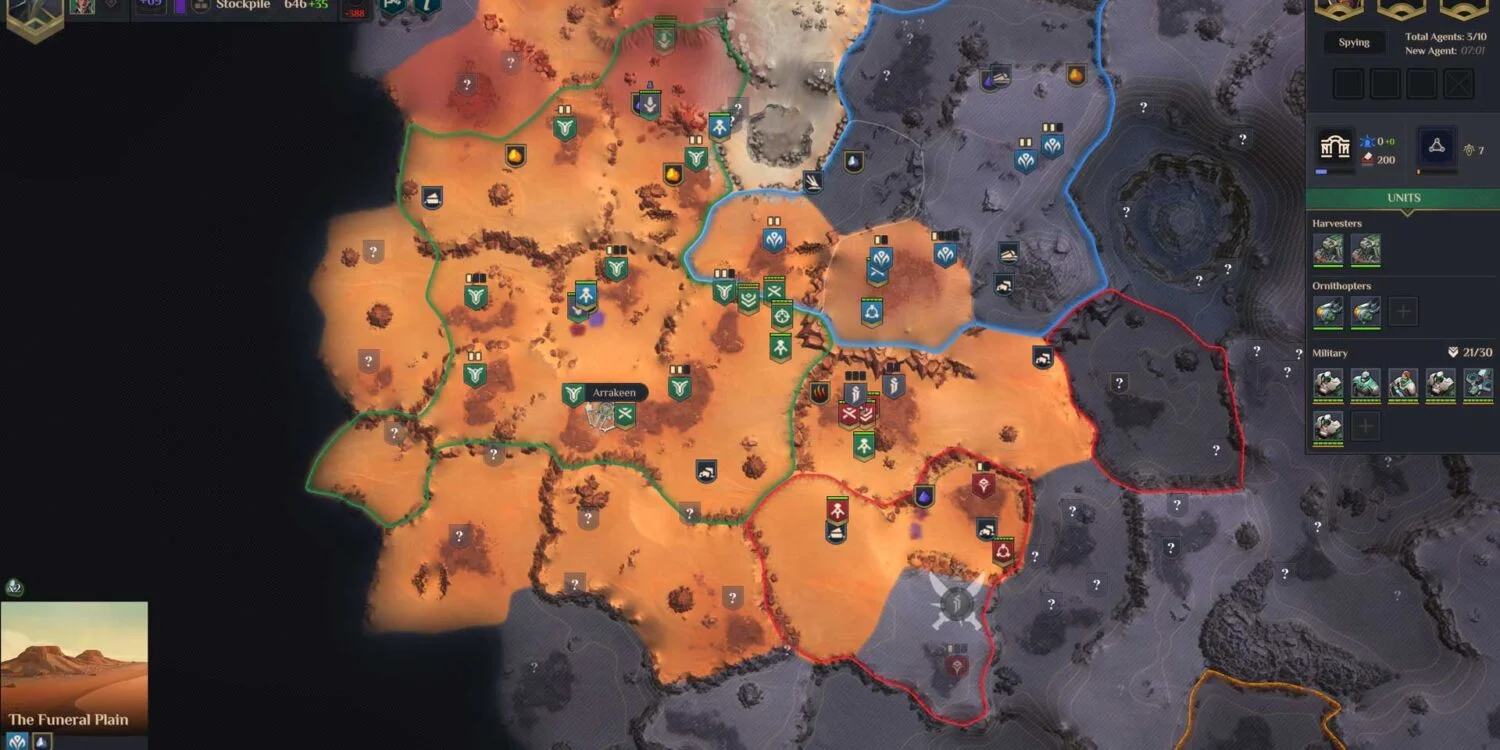Screen dimensions: 1500x750
Task: Open The Funeral Plain region thumbnail
Action: pyautogui.click(x=74, y=664)
